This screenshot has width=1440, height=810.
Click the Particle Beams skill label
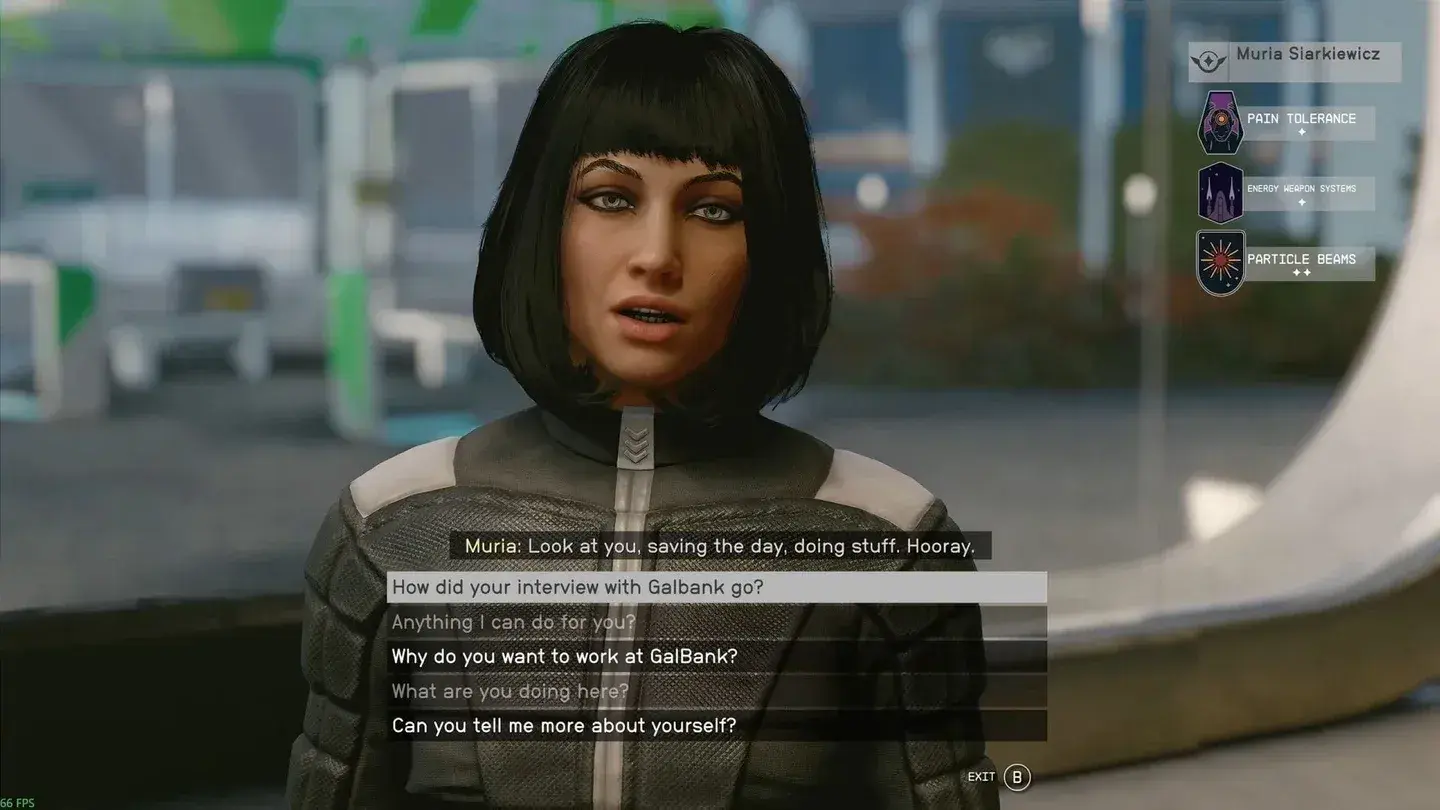(1301, 259)
